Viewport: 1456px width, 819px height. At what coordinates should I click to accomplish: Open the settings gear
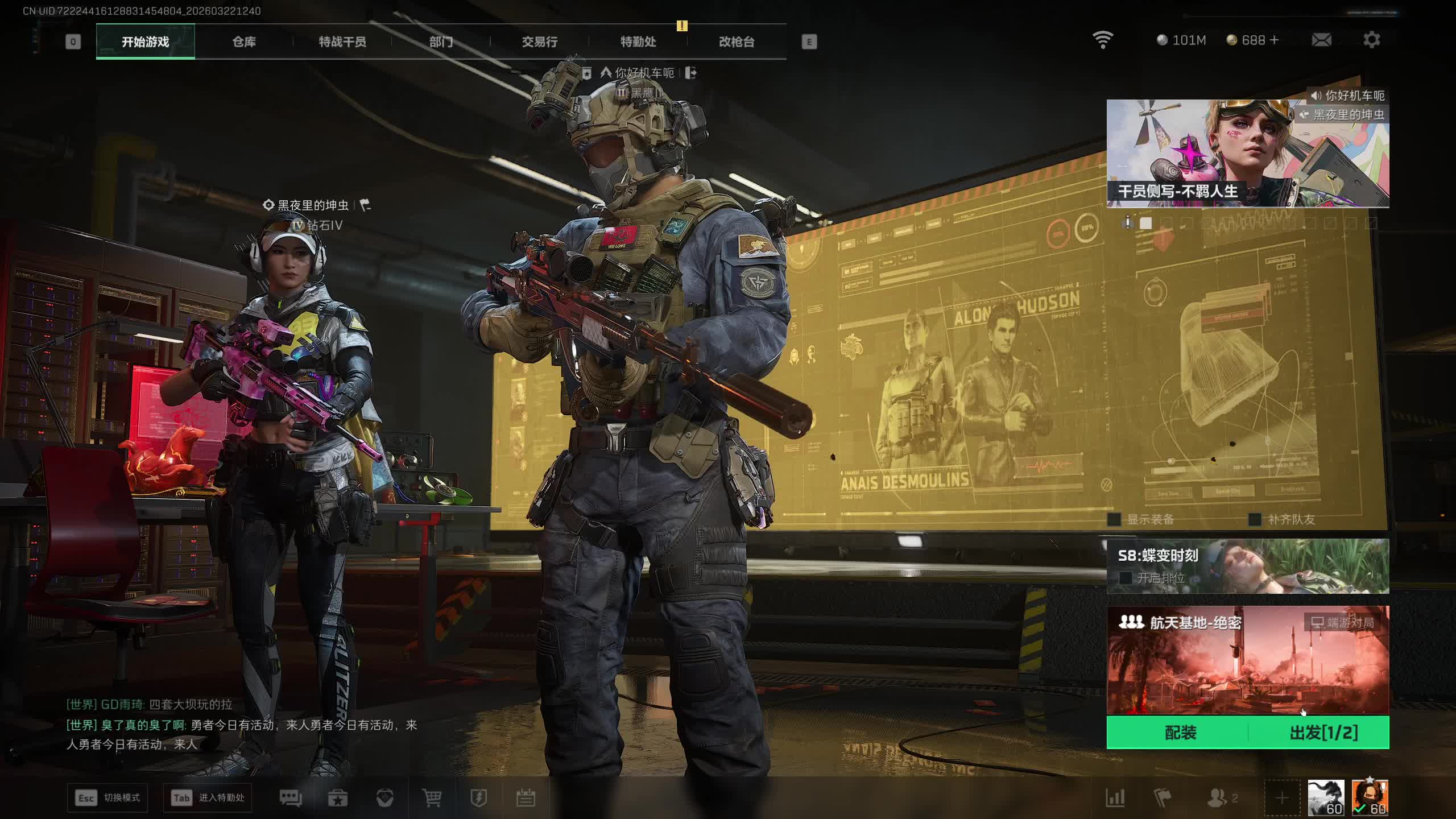1371,40
